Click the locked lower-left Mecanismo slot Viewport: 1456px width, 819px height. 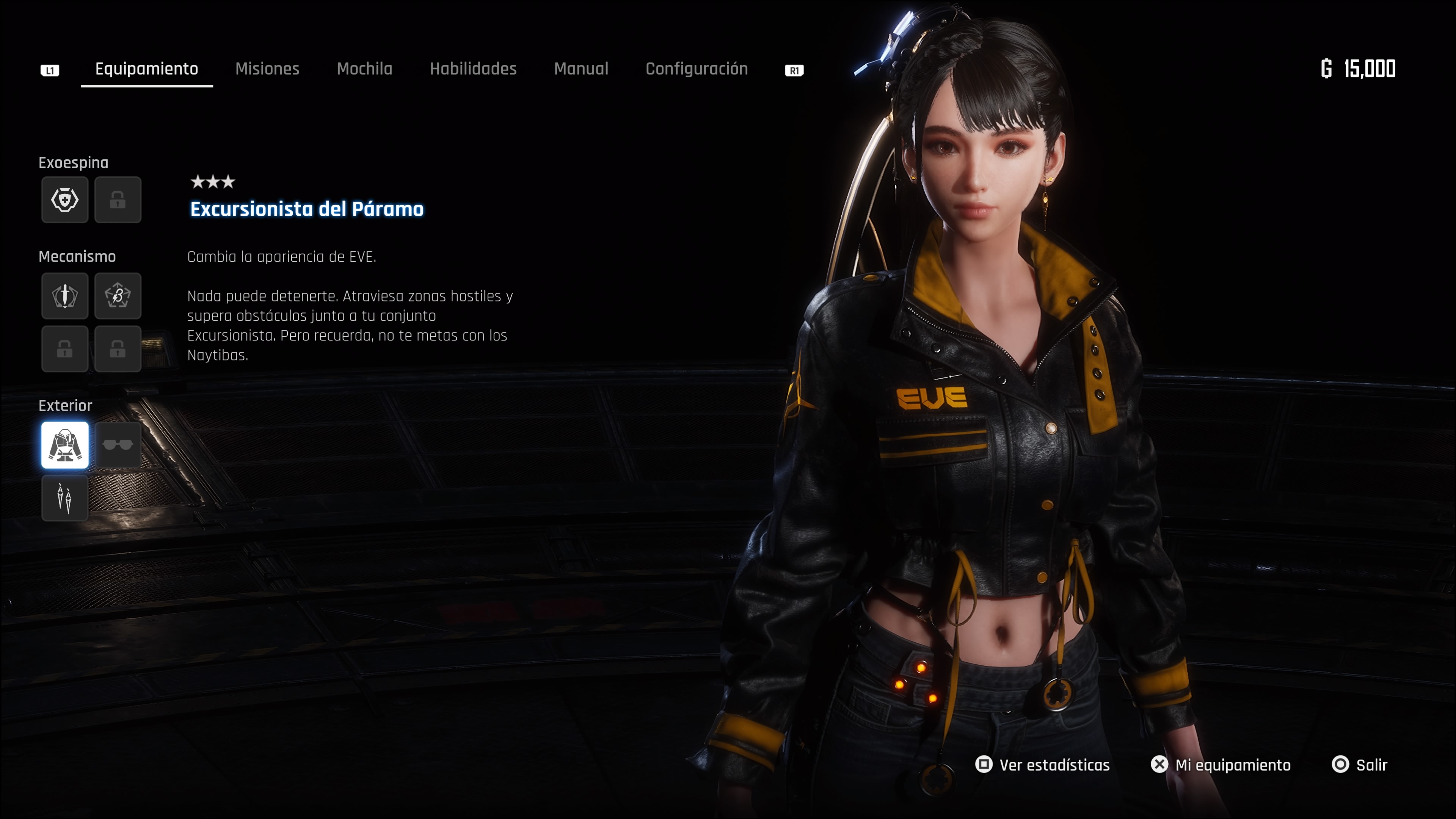pyautogui.click(x=64, y=349)
